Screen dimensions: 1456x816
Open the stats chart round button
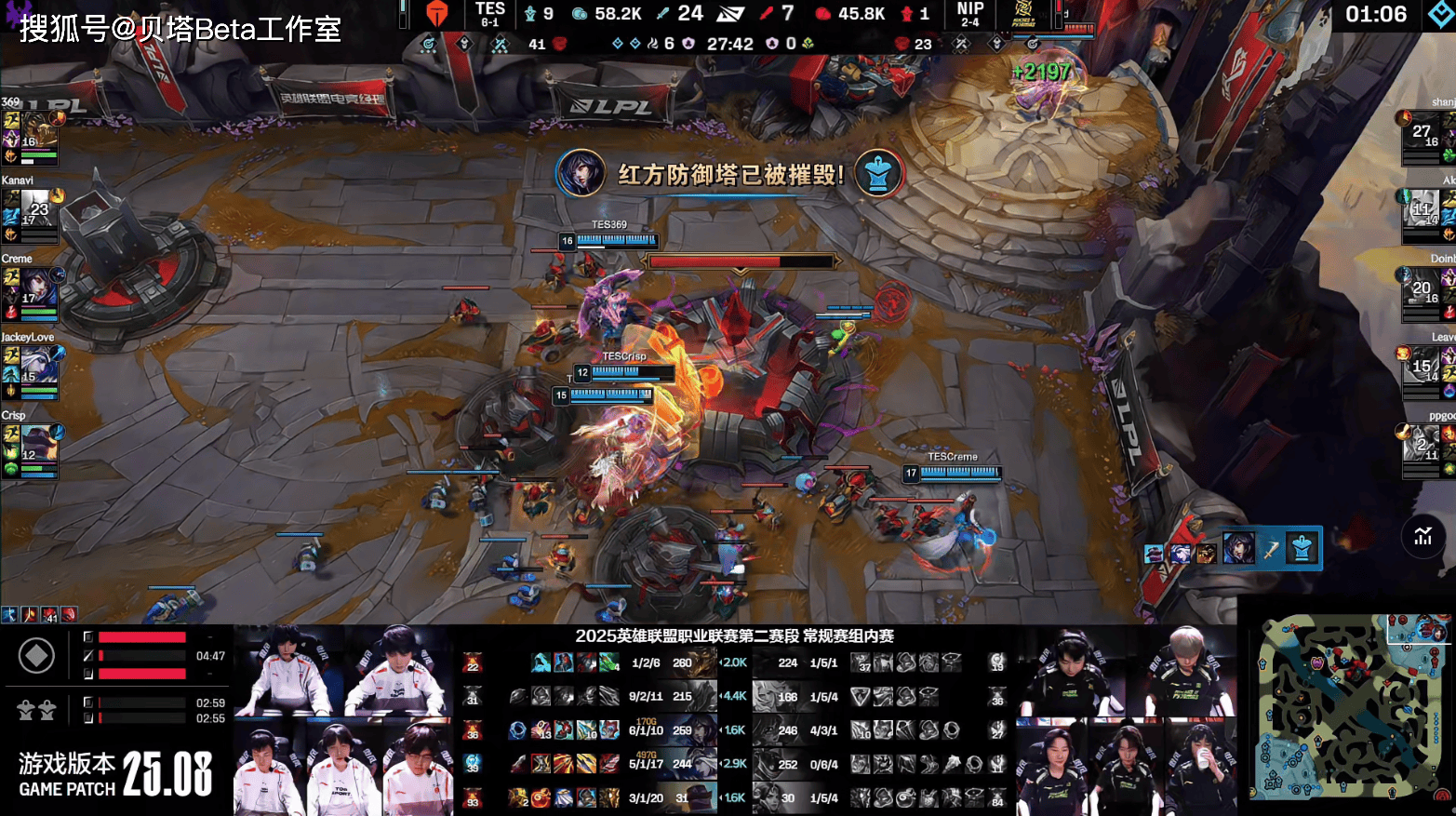point(1423,535)
